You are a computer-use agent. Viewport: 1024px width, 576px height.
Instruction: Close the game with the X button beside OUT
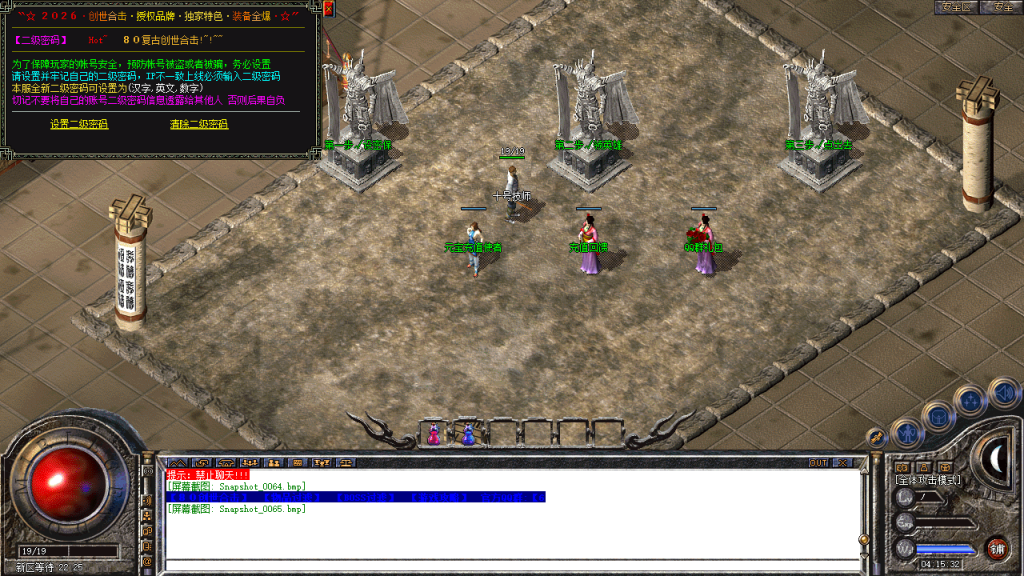842,463
